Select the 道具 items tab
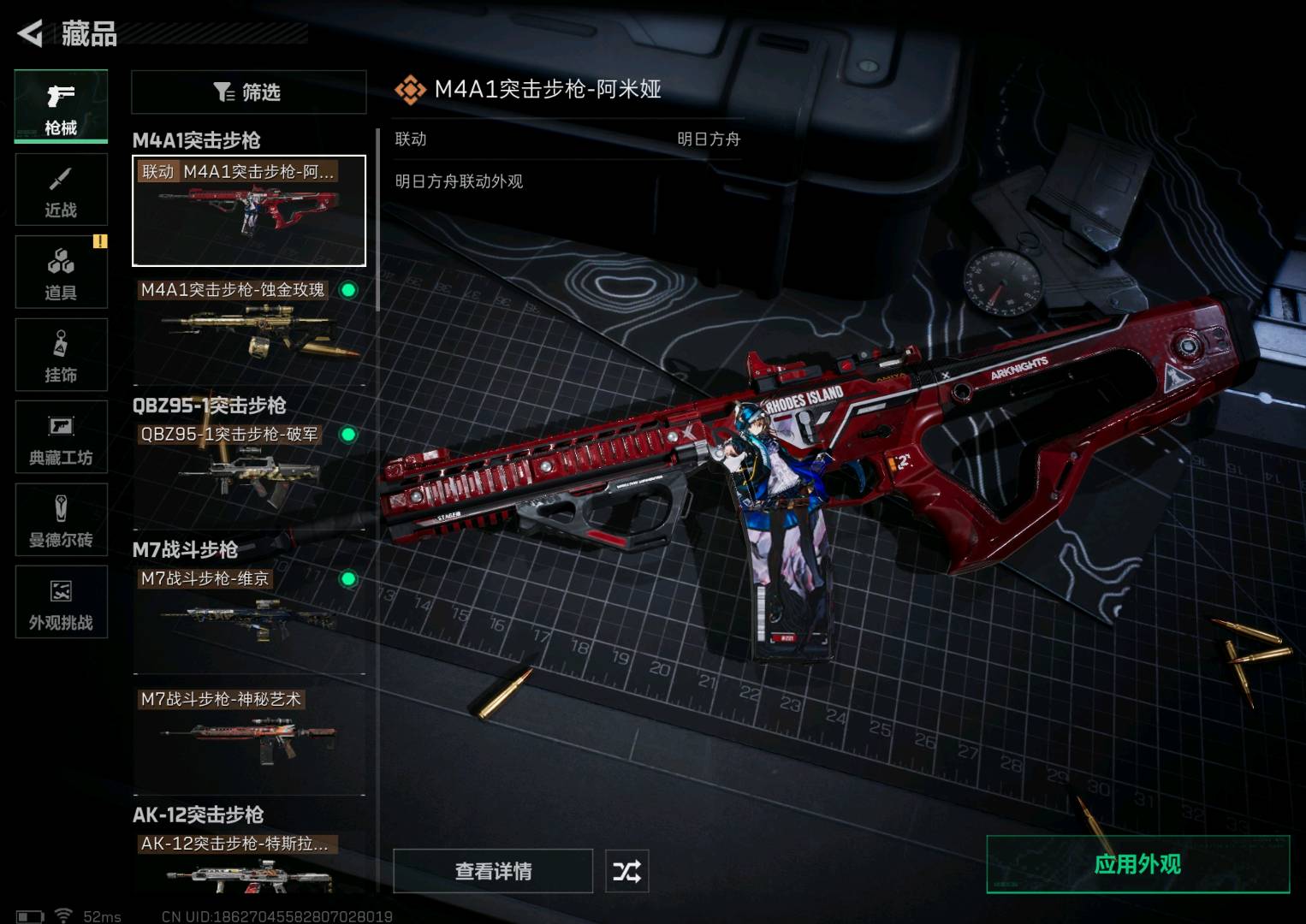The image size is (1306, 924). tap(61, 271)
